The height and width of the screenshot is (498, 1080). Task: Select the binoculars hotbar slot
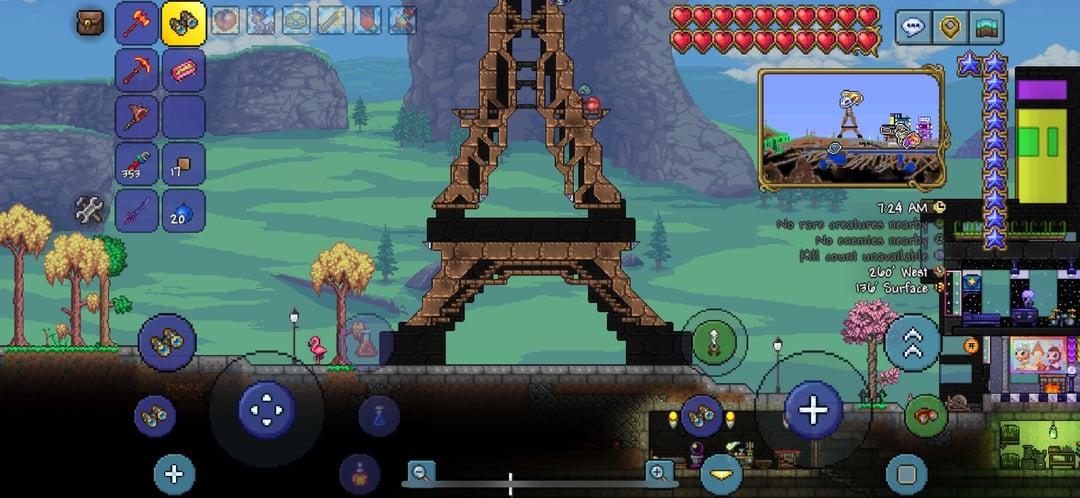[183, 23]
